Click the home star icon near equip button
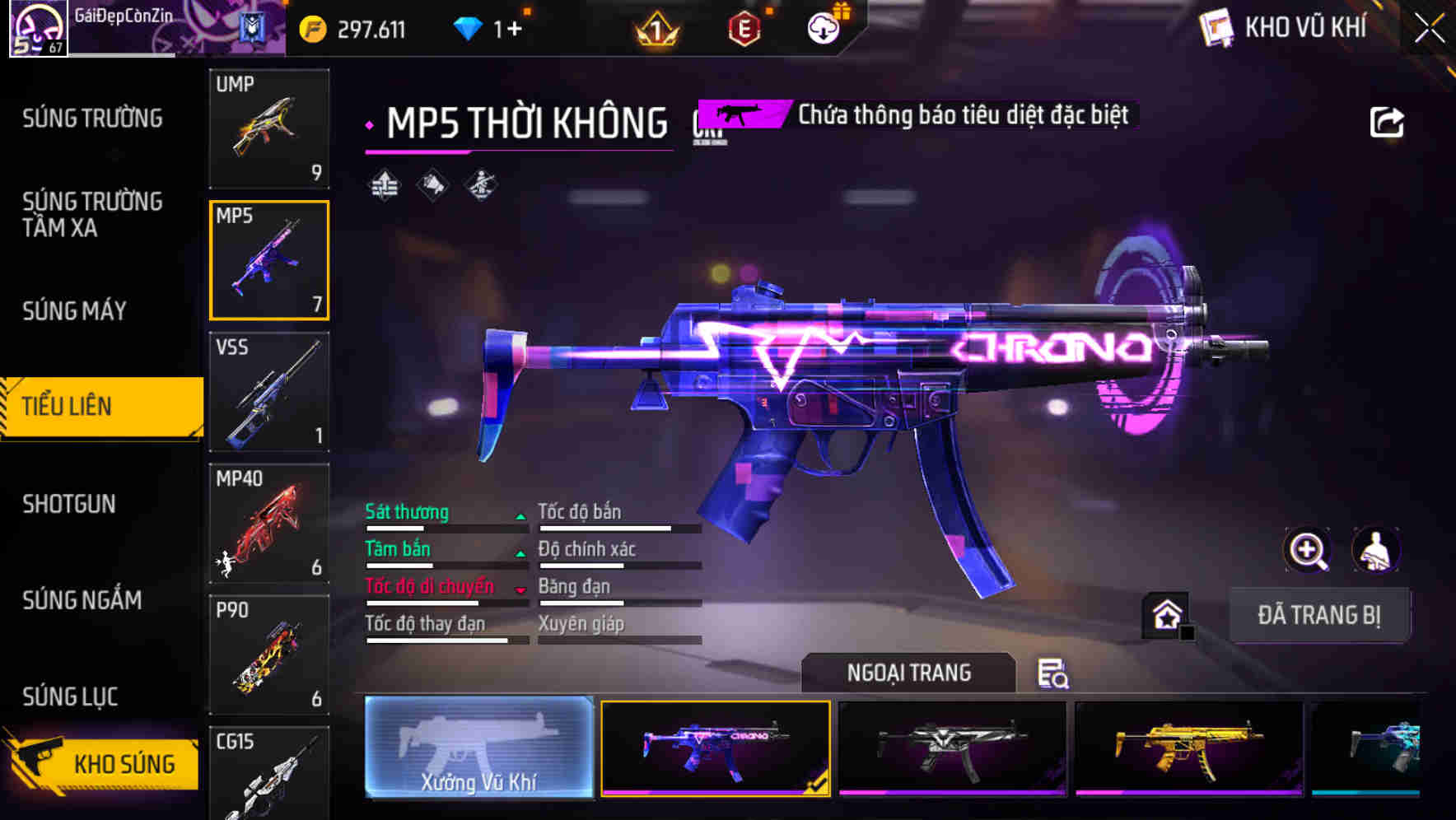 1164,613
